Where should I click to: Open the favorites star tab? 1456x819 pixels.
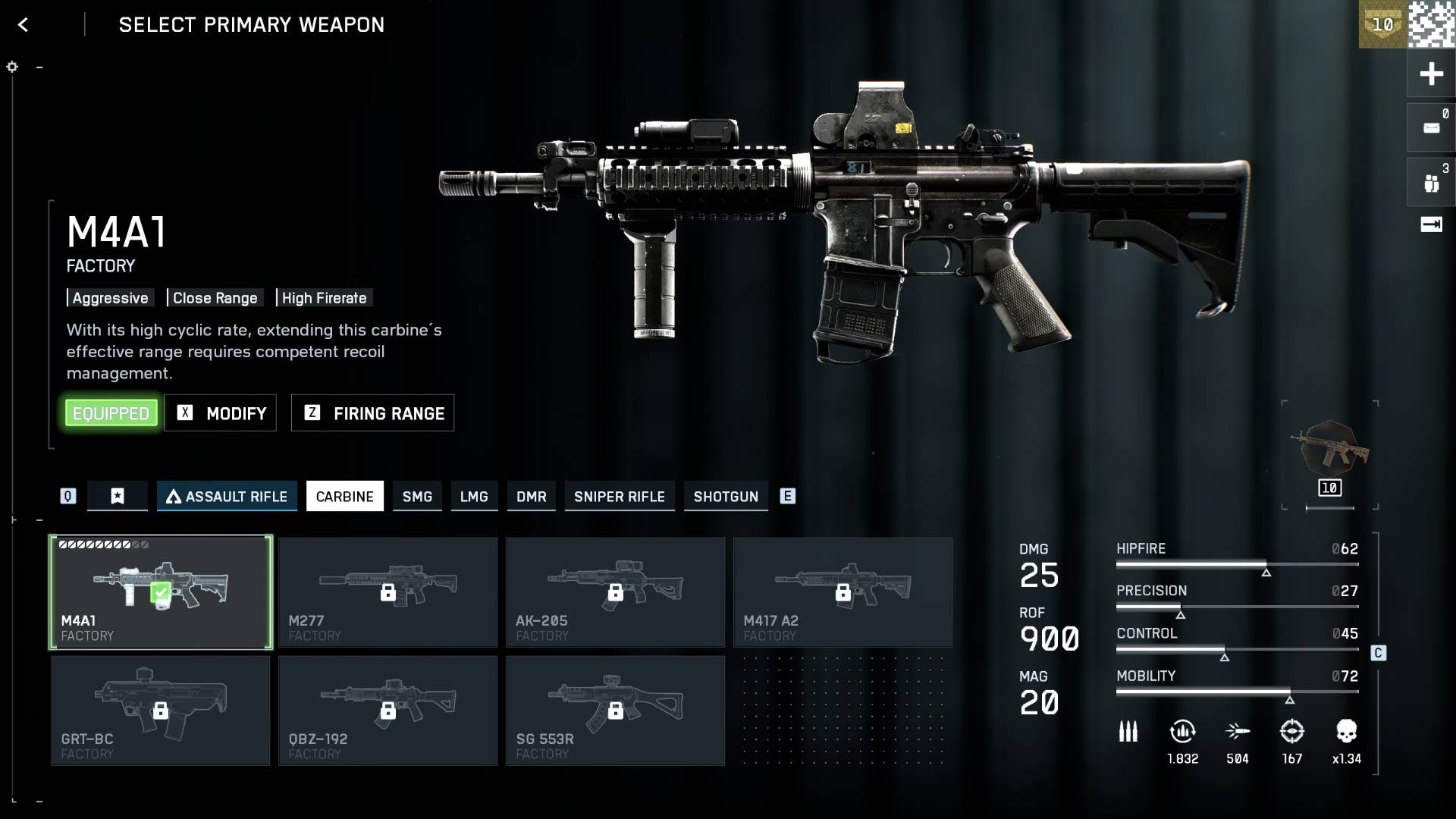point(118,497)
